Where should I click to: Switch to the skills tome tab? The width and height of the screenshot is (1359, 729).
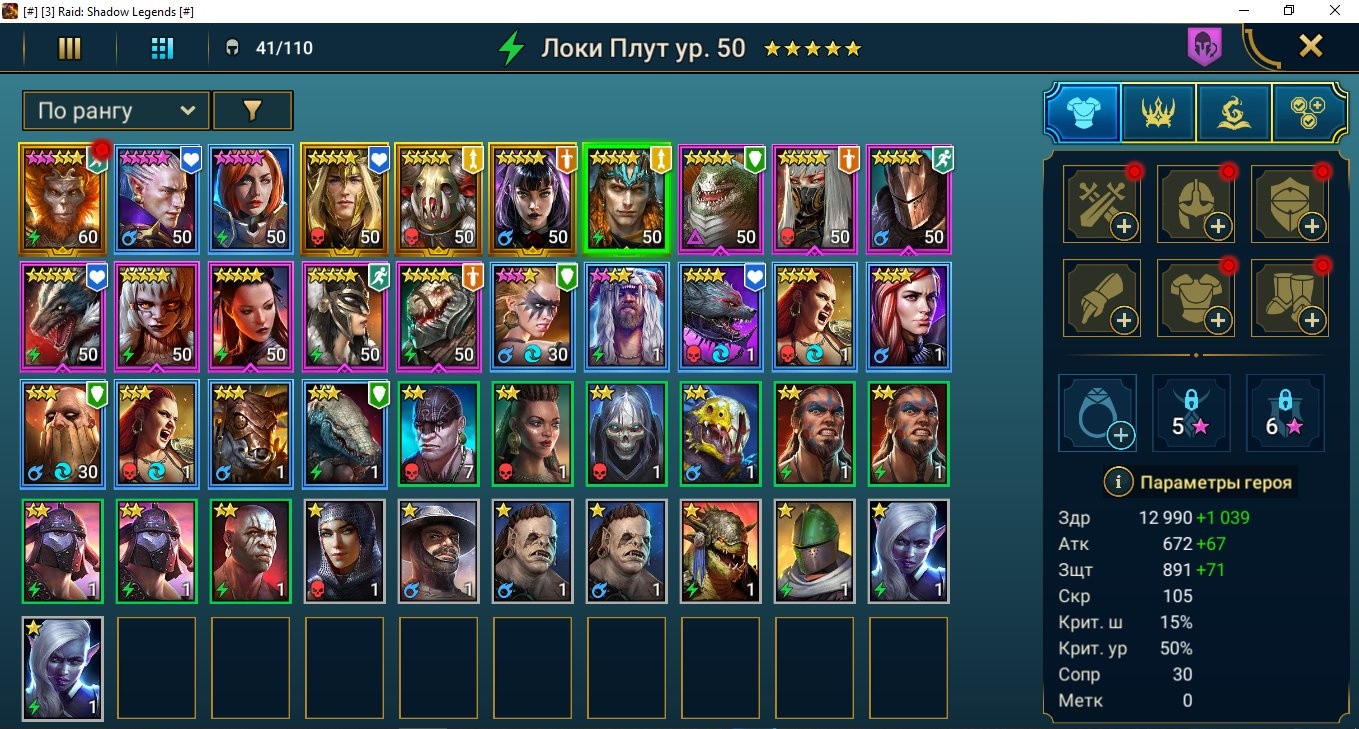click(x=1232, y=112)
